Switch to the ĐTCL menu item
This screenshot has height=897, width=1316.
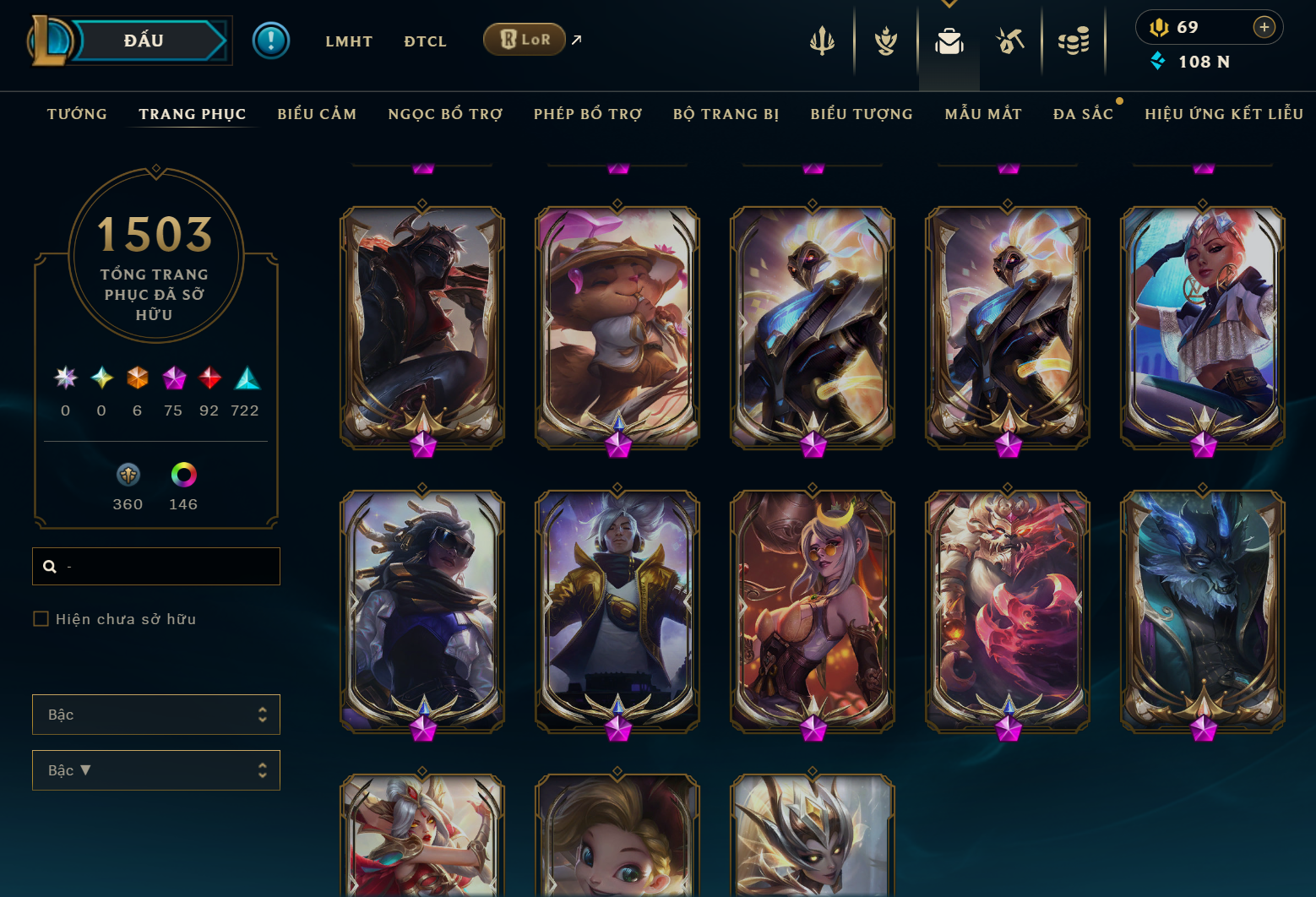click(425, 41)
